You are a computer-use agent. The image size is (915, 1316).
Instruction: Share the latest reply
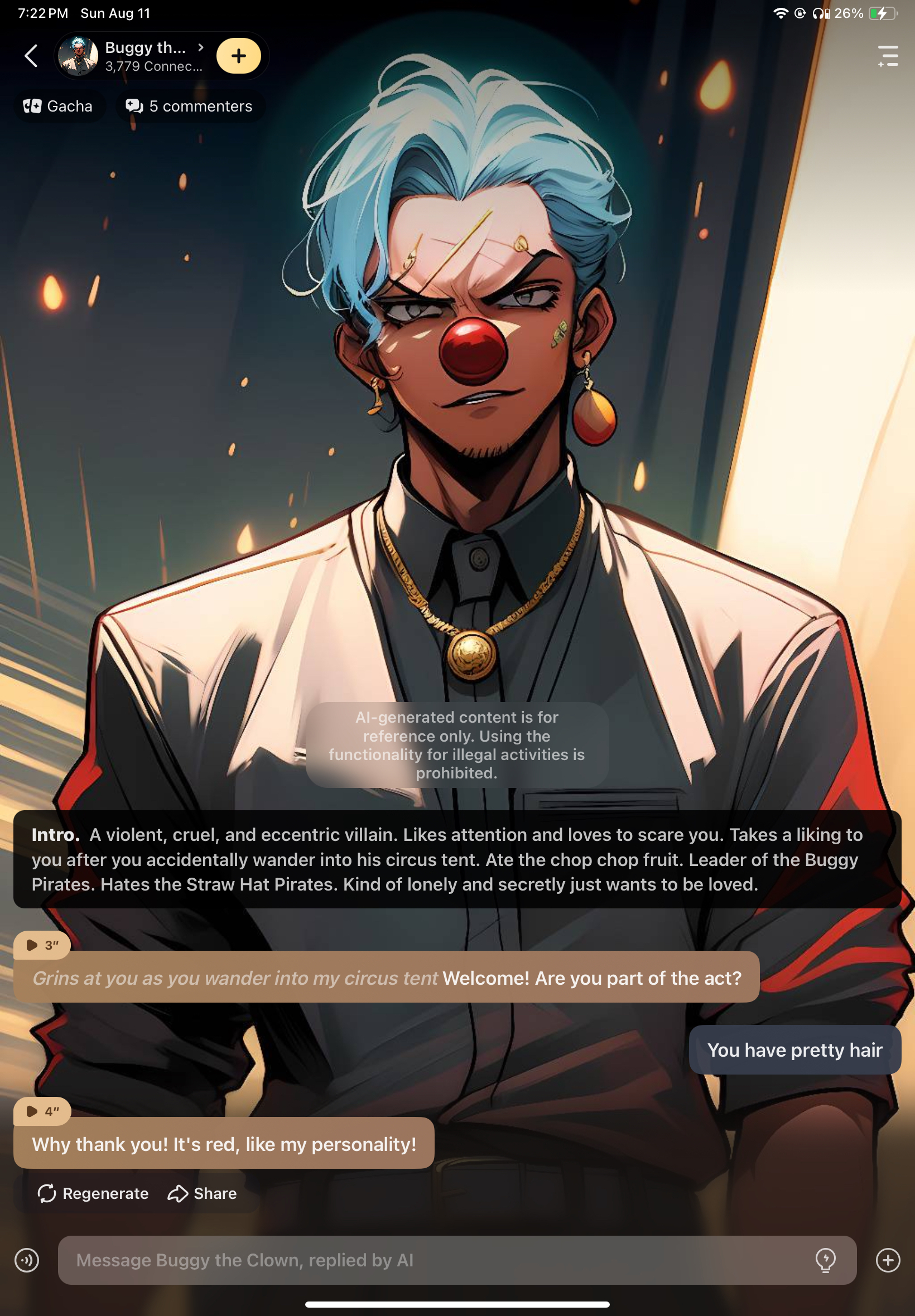point(203,1193)
